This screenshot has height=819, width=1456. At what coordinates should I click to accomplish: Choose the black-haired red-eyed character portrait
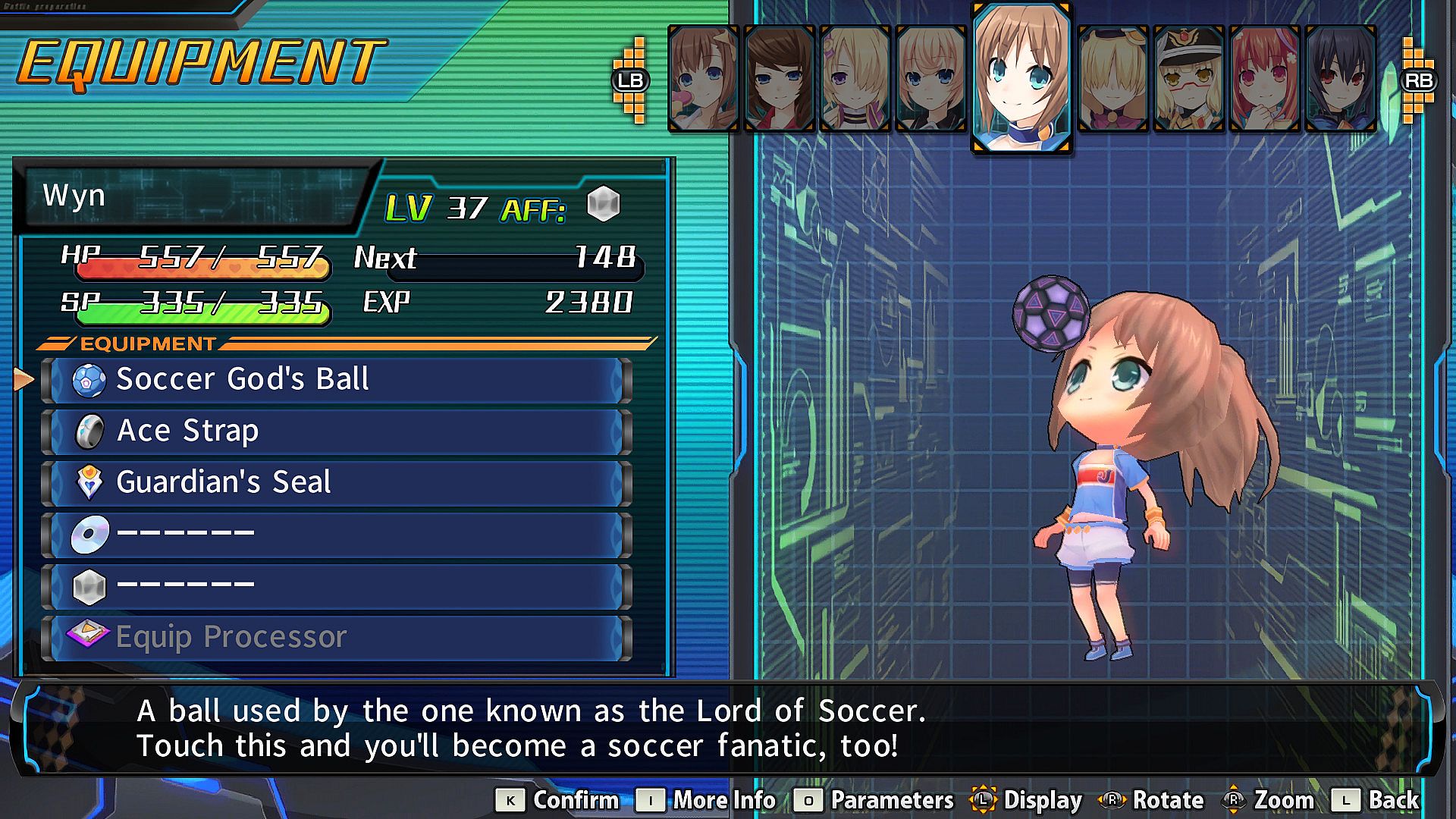coord(1340,79)
